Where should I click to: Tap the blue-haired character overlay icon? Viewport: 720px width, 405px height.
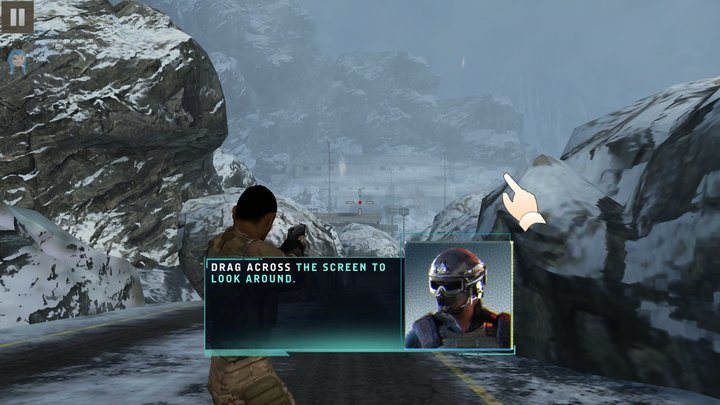point(17,62)
